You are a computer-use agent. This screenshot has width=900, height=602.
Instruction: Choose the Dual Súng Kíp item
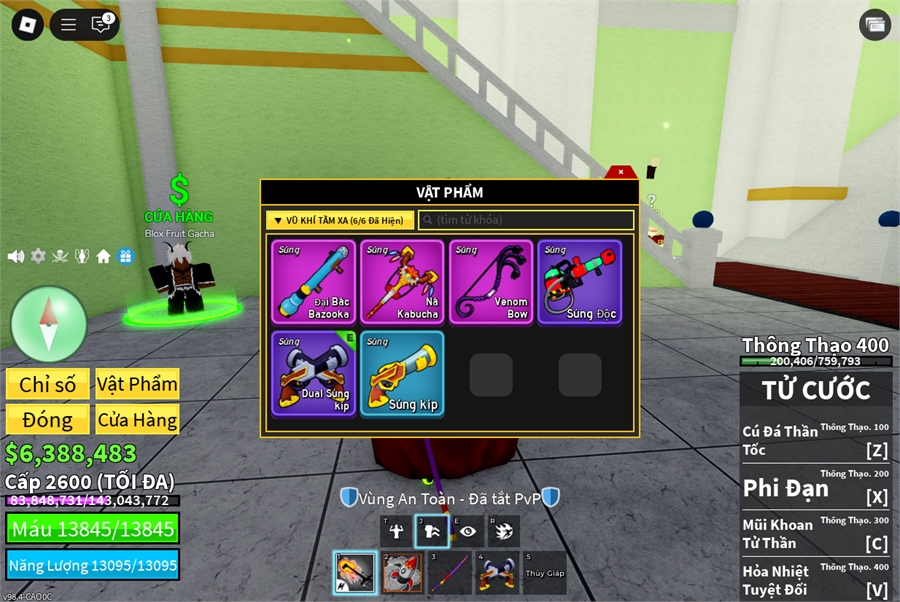point(313,374)
